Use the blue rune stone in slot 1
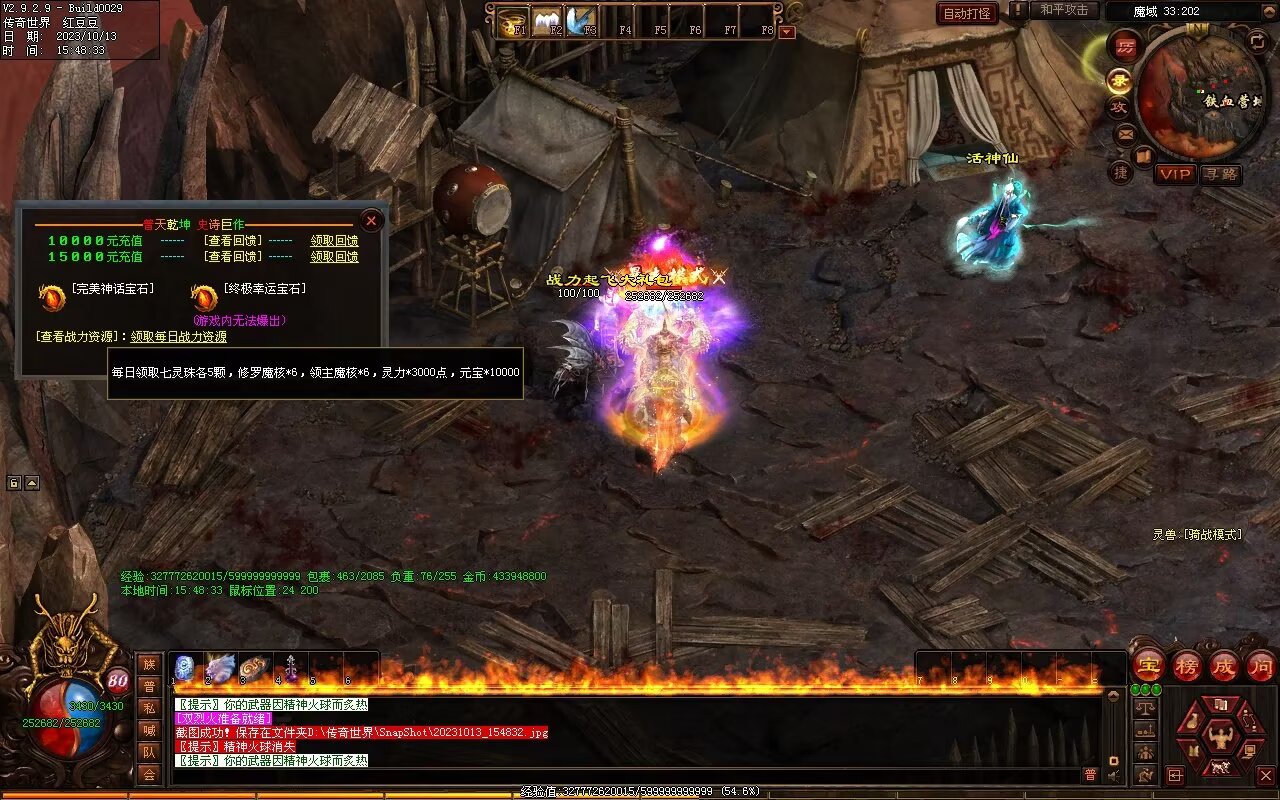Screen dimensions: 1280x800 pos(185,668)
